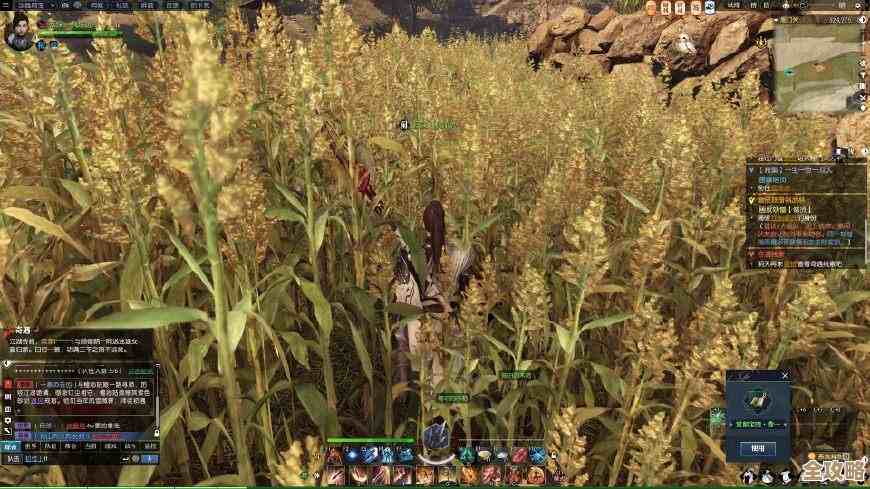Switch to the leftmost highlighted chat tab
The image size is (870, 489).
tap(10, 447)
